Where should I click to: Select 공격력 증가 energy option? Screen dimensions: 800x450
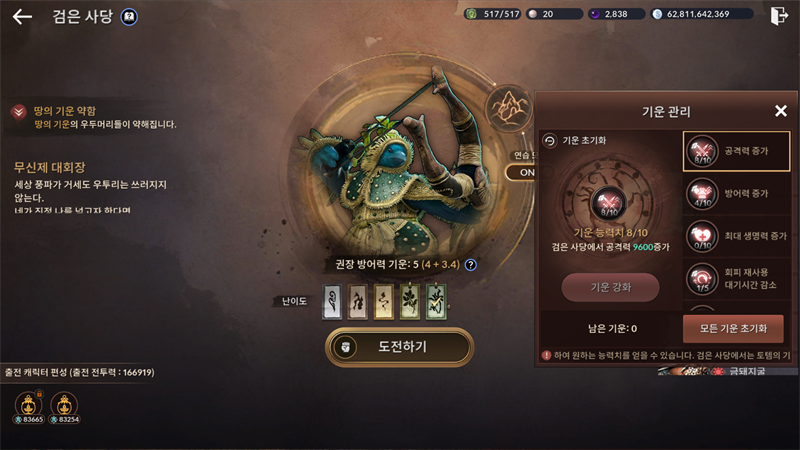coord(736,152)
